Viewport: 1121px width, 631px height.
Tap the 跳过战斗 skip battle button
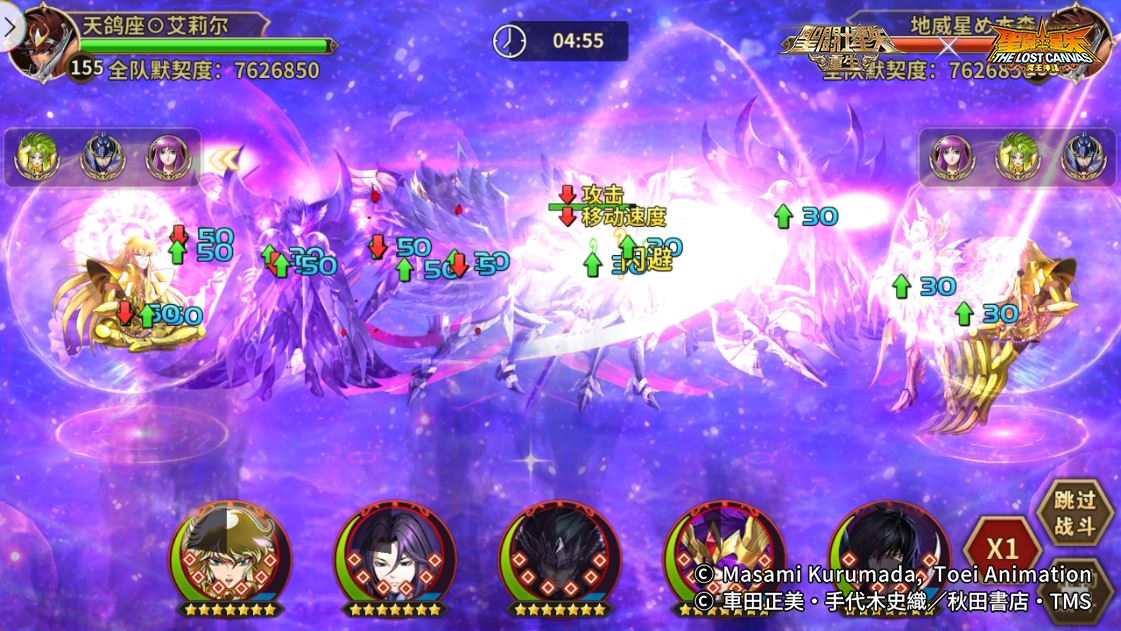pyautogui.click(x=1074, y=514)
